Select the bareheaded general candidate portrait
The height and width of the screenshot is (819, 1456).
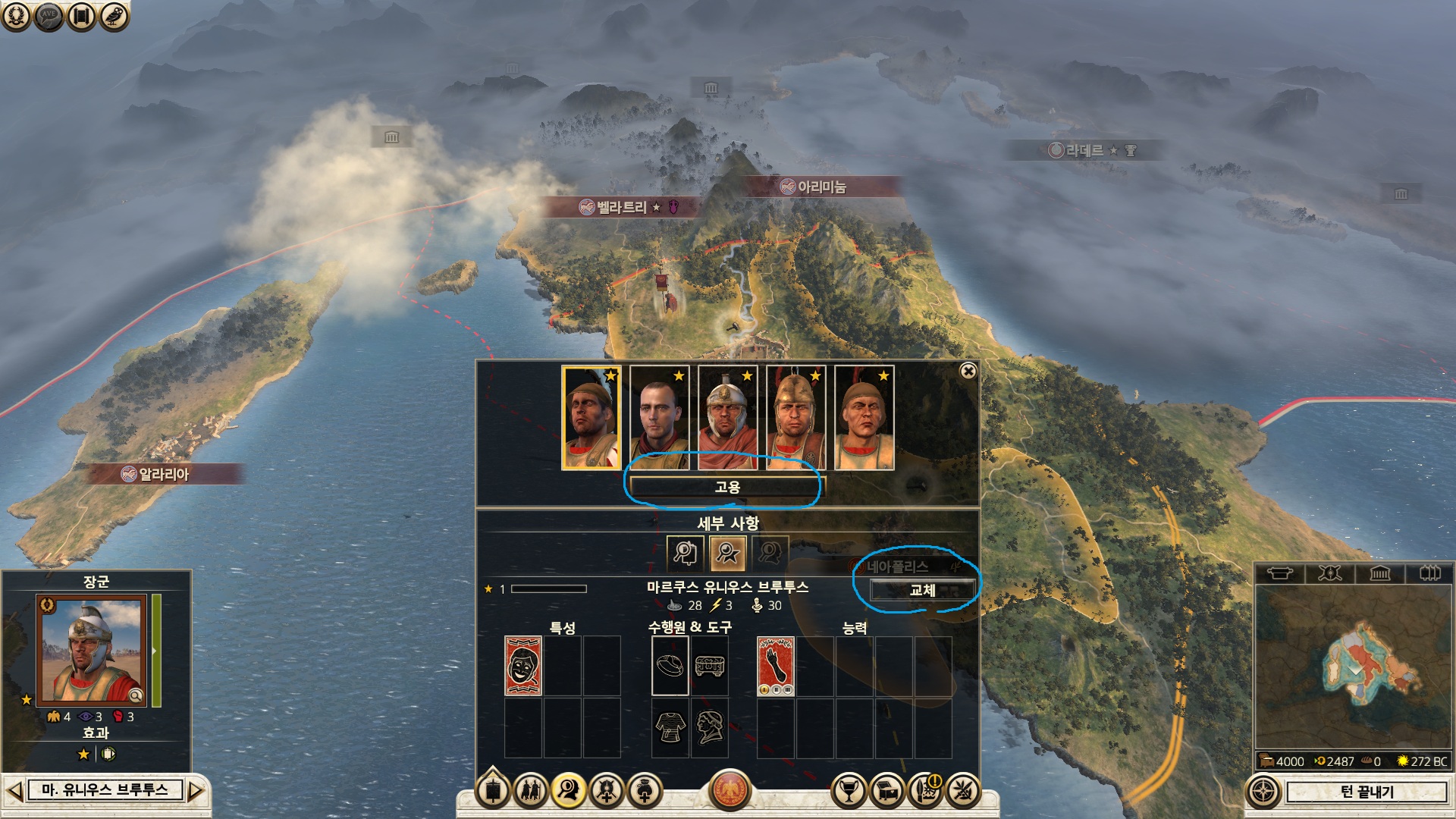(659, 418)
